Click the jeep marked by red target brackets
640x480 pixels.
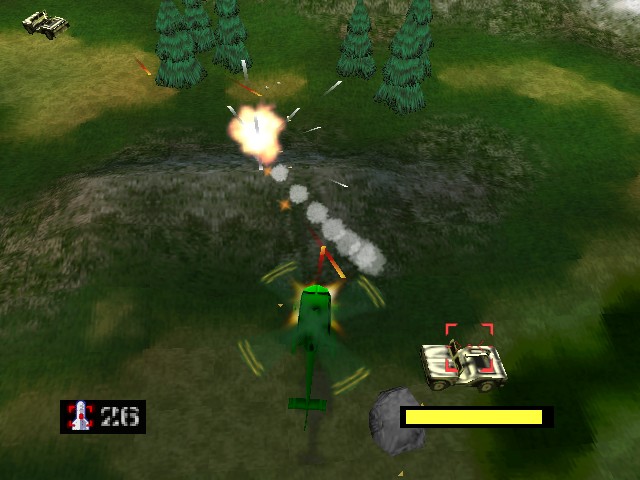[464, 364]
